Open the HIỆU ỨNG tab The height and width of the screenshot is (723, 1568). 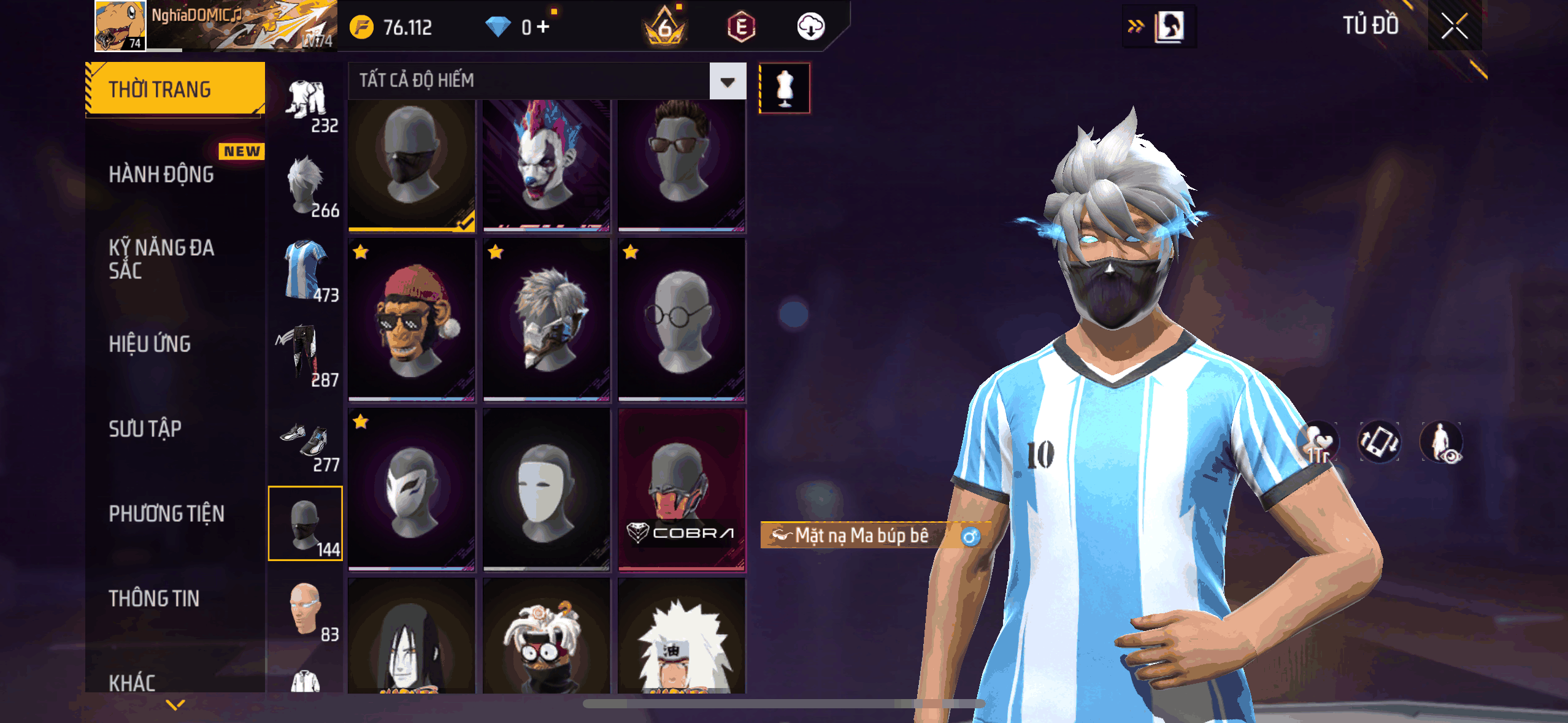point(150,344)
